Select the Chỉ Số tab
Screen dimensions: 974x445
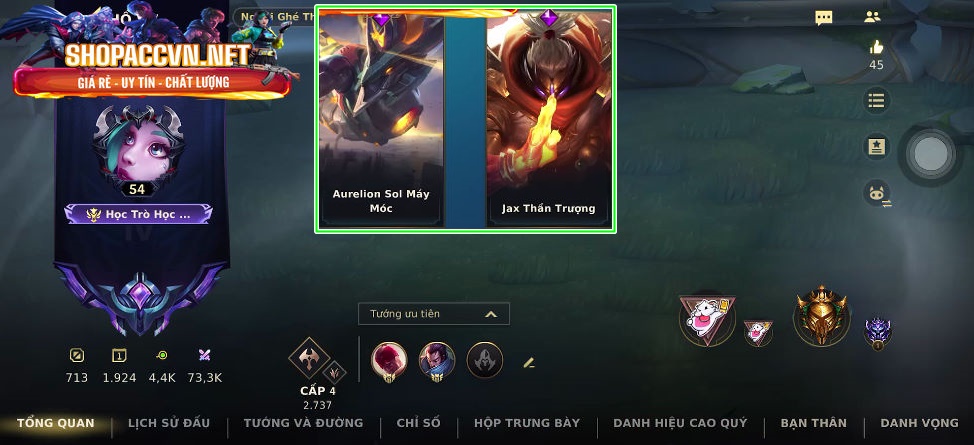418,423
